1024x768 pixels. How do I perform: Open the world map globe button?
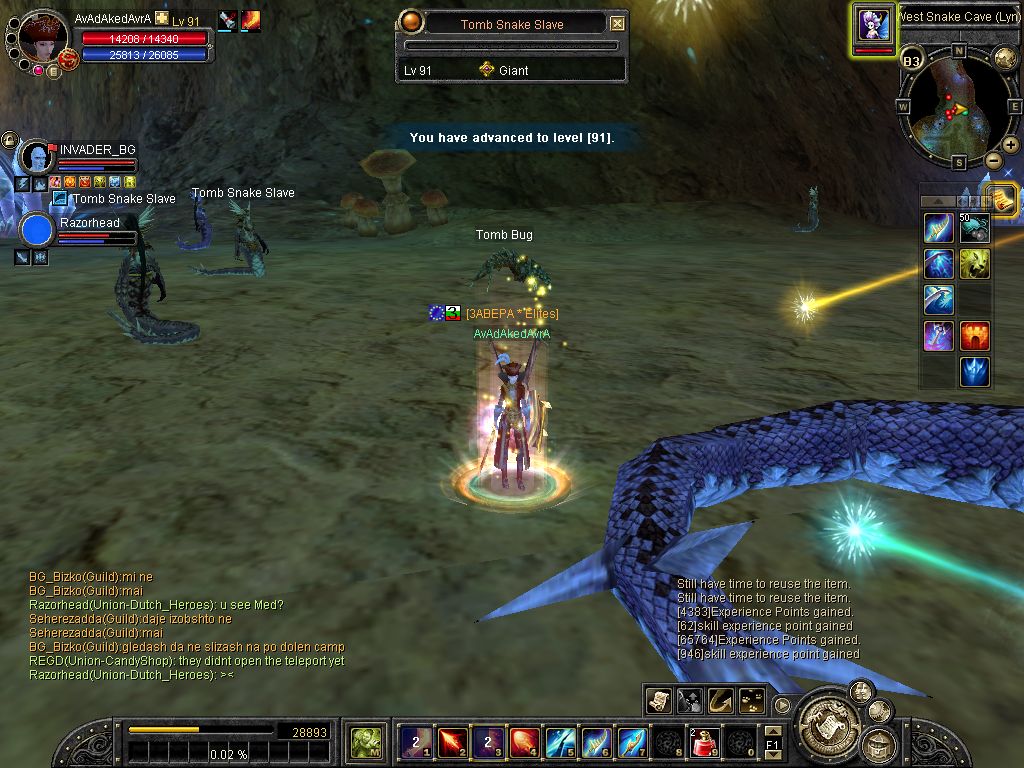click(x=1003, y=59)
